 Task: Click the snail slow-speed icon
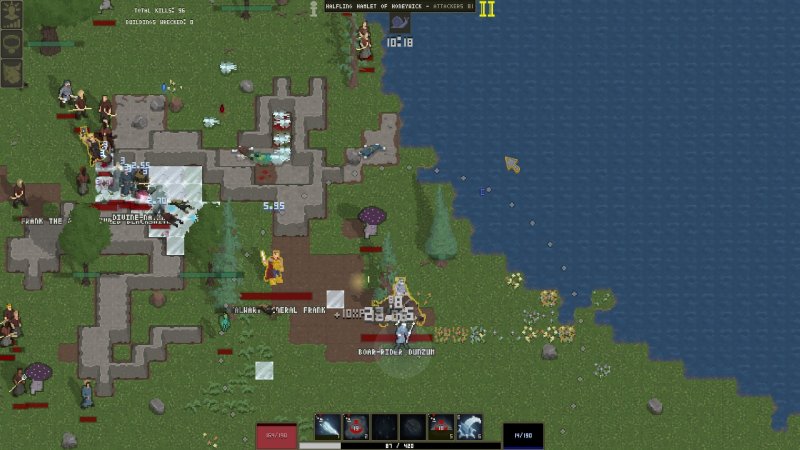point(400,23)
